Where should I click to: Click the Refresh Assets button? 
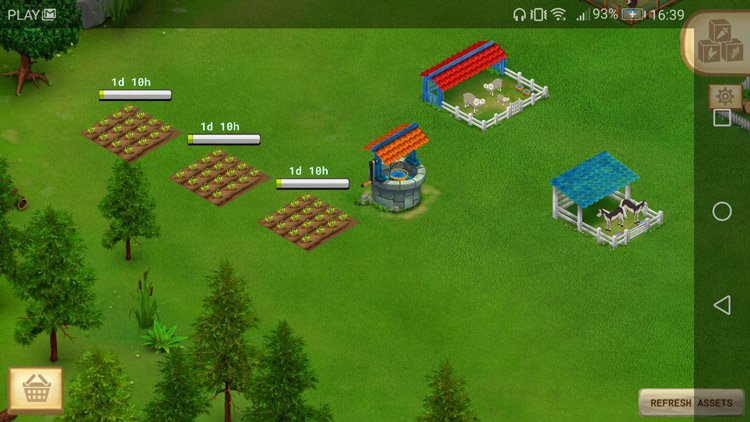tap(691, 403)
